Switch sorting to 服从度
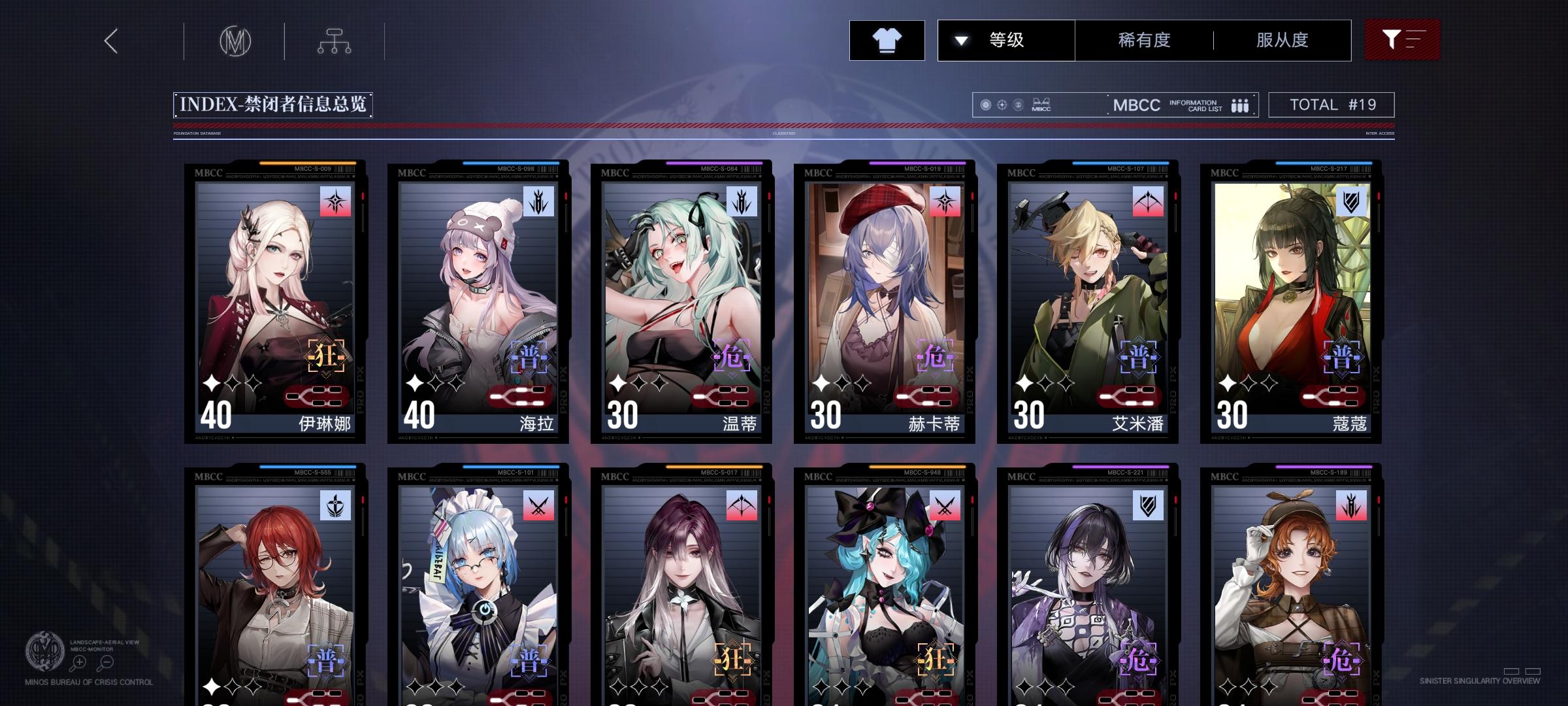Viewport: 1568px width, 706px height. point(1281,39)
